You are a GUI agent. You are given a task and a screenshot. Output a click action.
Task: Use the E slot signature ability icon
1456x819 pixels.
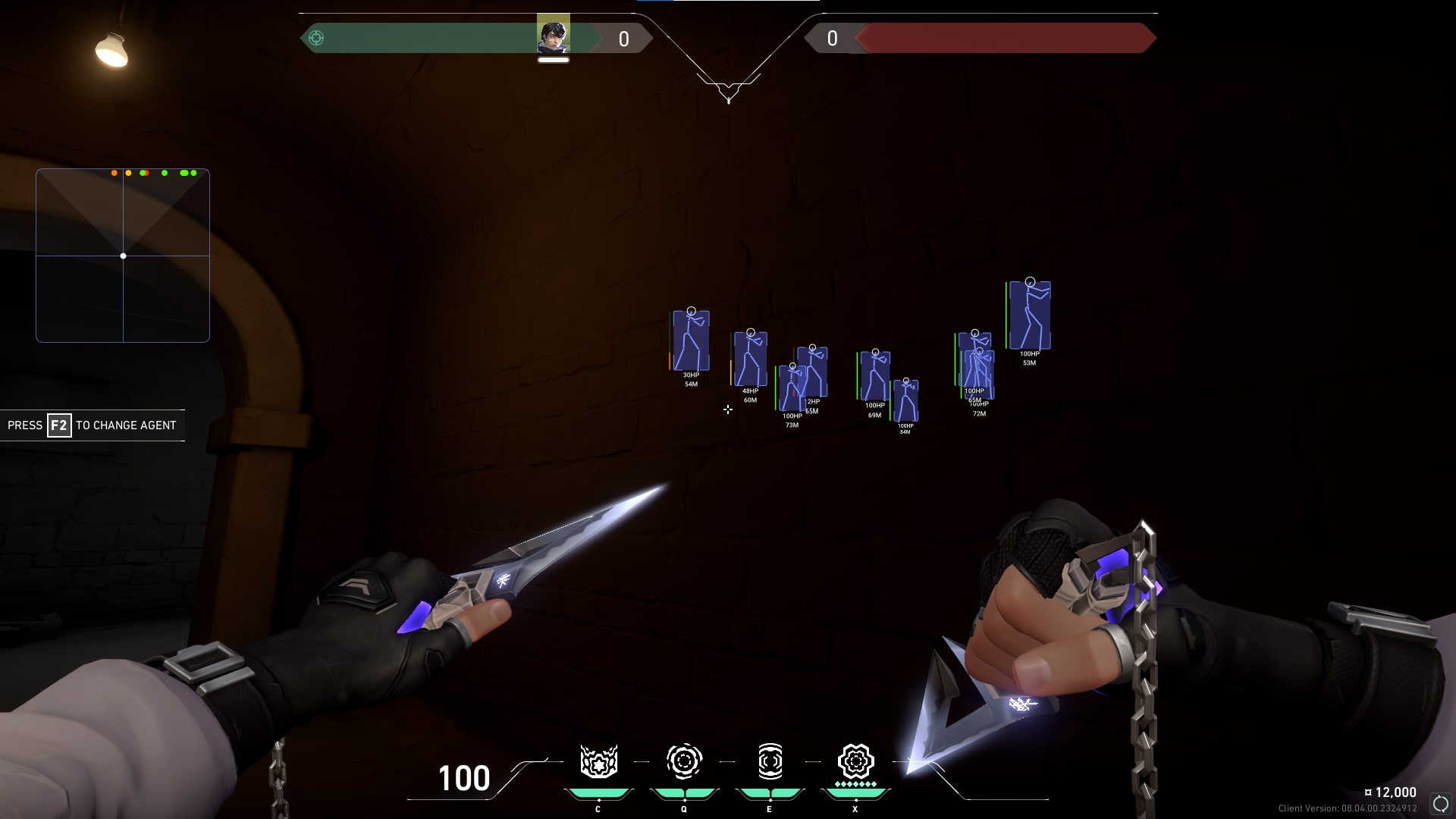pos(770,761)
